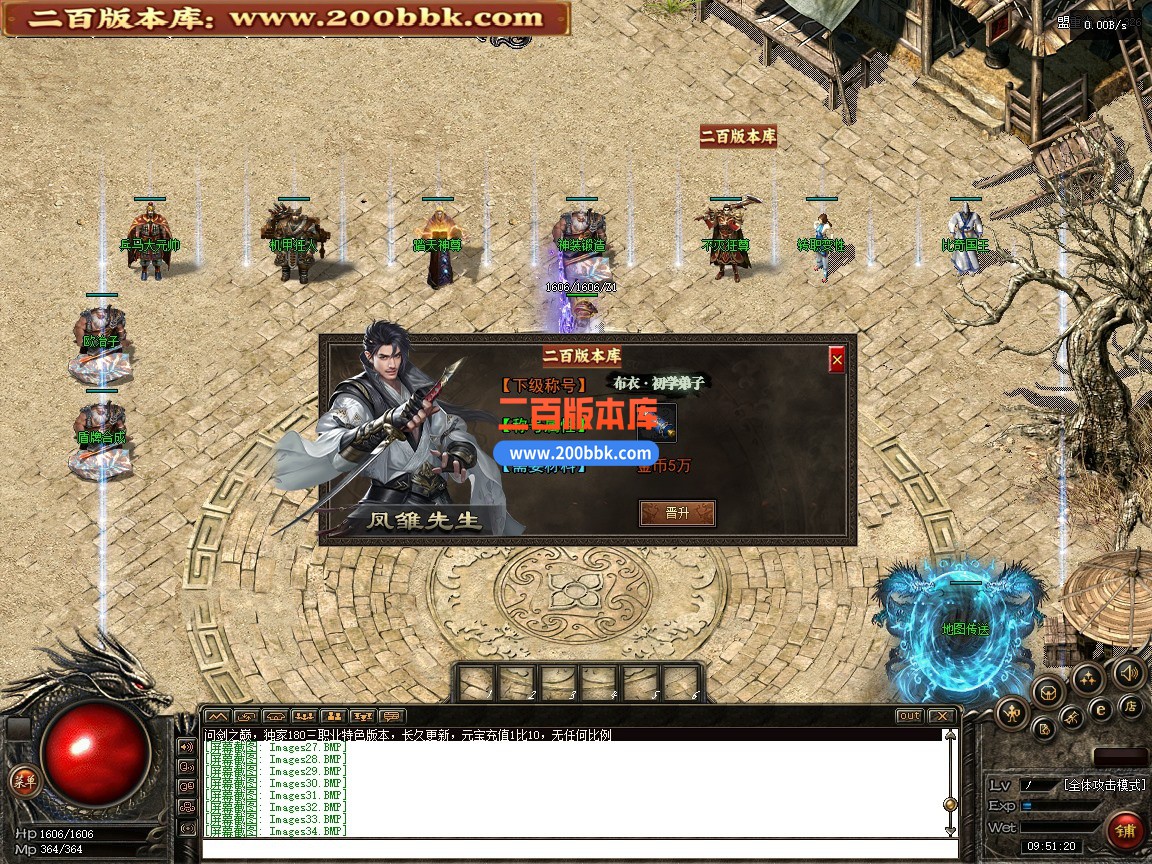Open the character figure icon
The image size is (1152, 864).
(x=1012, y=713)
